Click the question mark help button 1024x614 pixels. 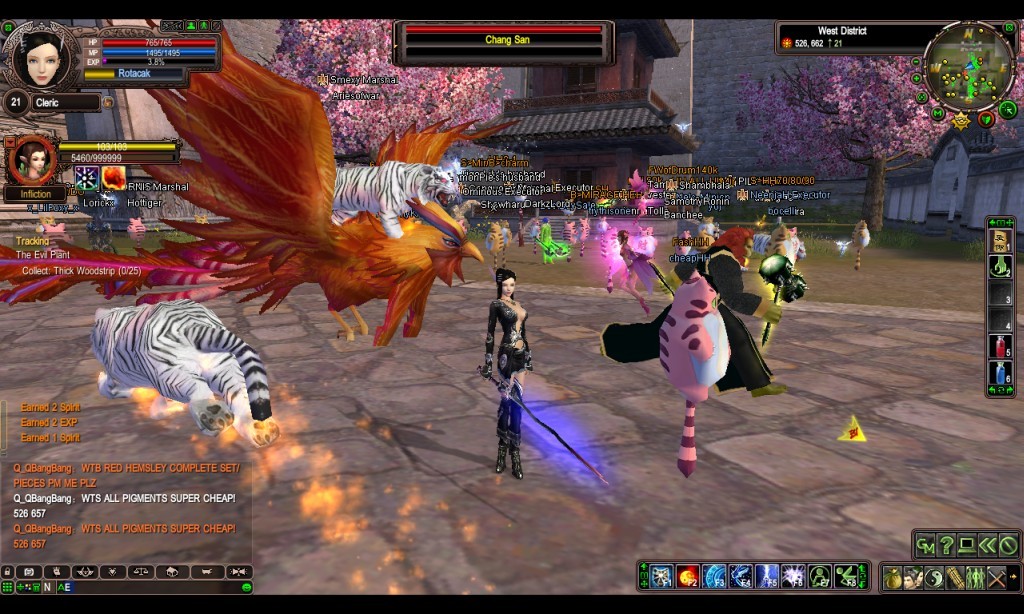click(x=946, y=545)
